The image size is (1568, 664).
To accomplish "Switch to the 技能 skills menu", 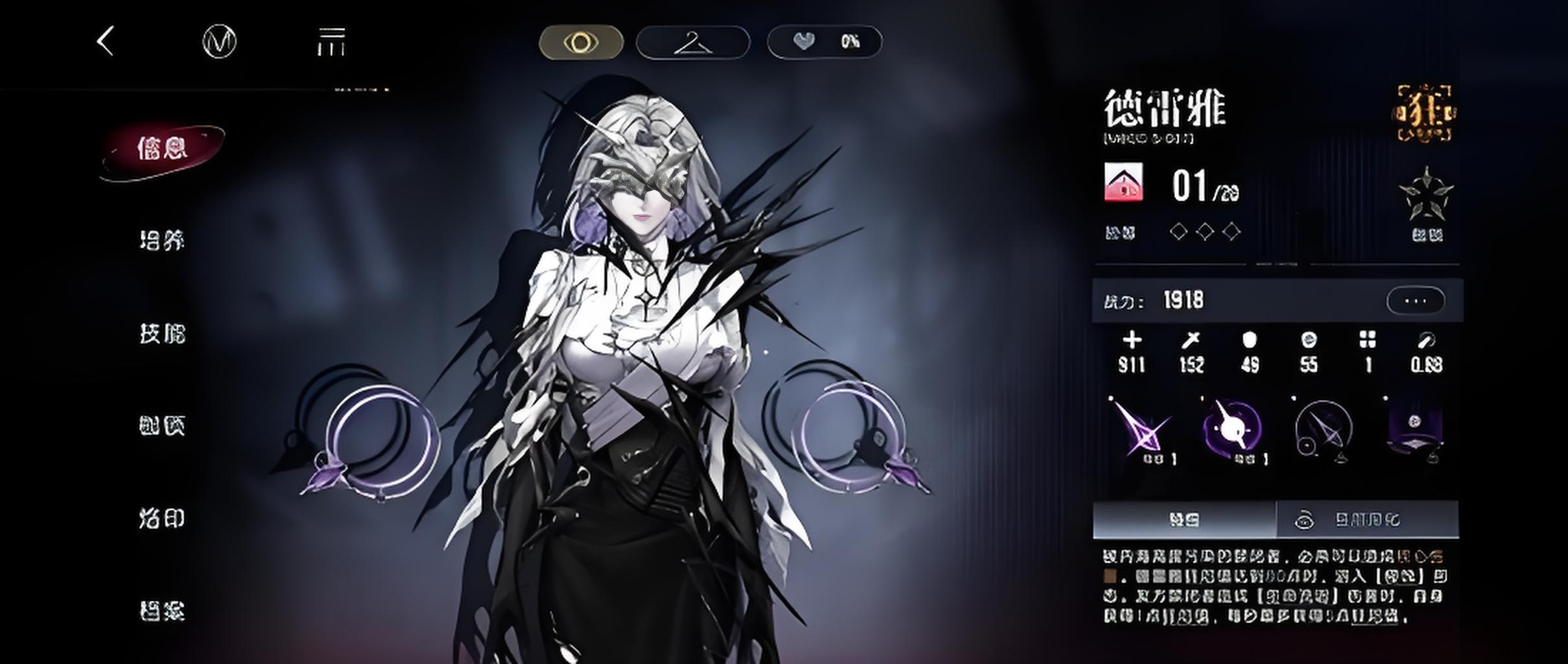I will (x=162, y=333).
